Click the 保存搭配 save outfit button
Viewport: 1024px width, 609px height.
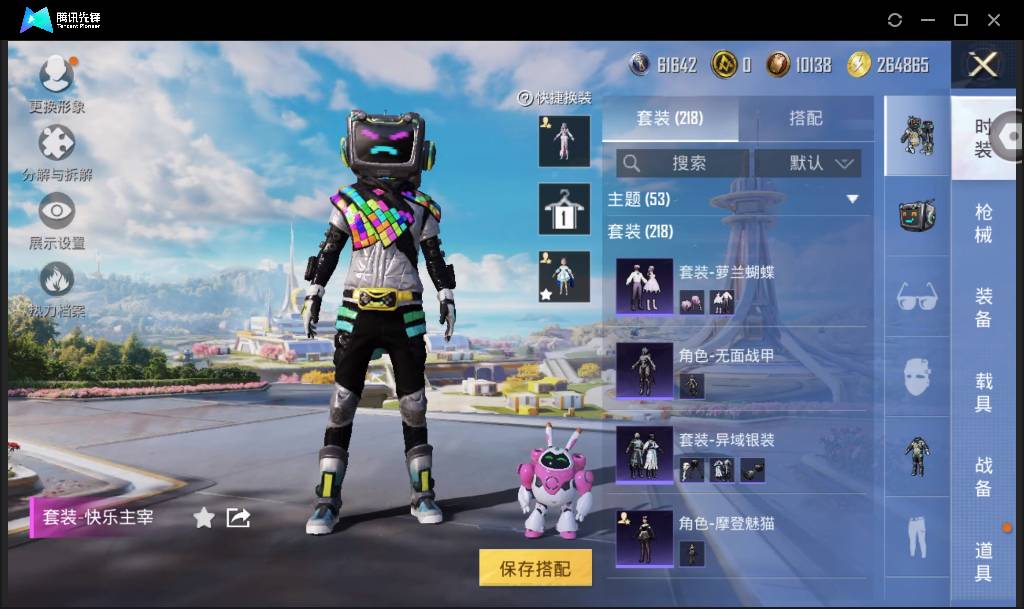pos(535,568)
